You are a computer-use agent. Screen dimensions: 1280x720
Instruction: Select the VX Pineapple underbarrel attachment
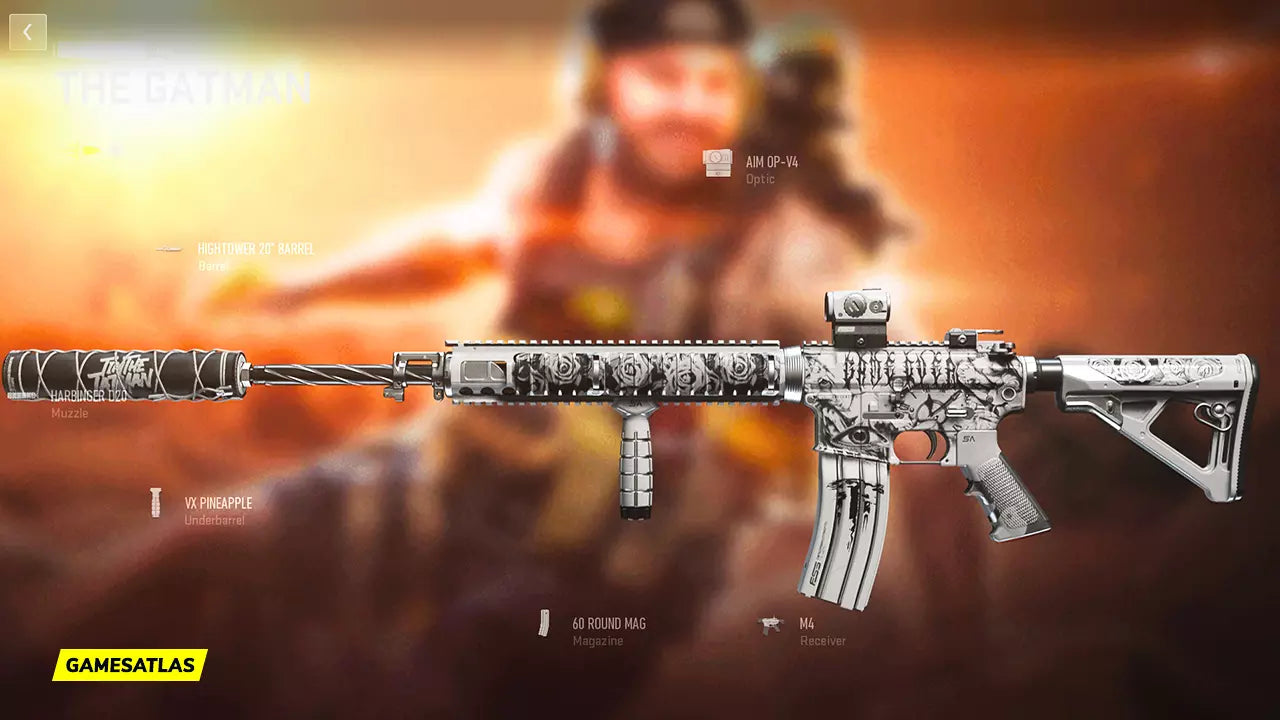point(217,504)
